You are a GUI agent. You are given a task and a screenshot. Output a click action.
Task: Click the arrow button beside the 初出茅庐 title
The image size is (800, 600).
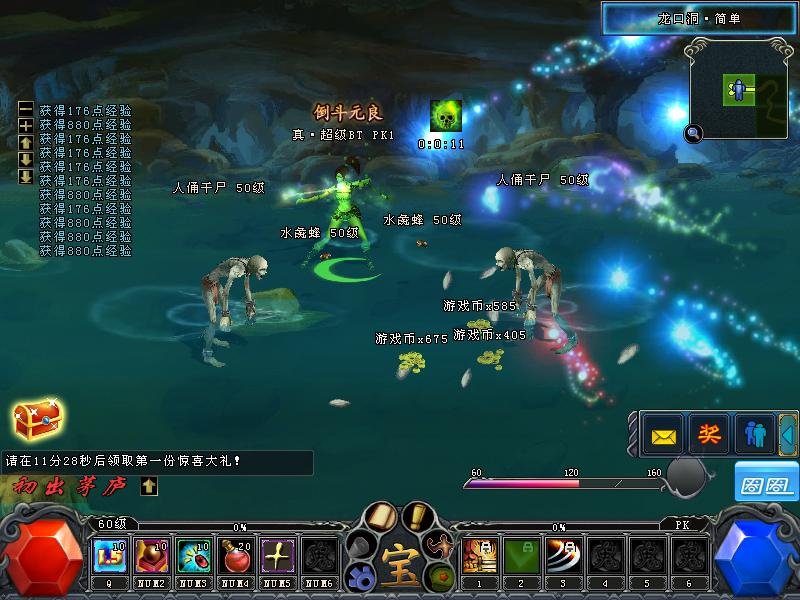click(149, 486)
